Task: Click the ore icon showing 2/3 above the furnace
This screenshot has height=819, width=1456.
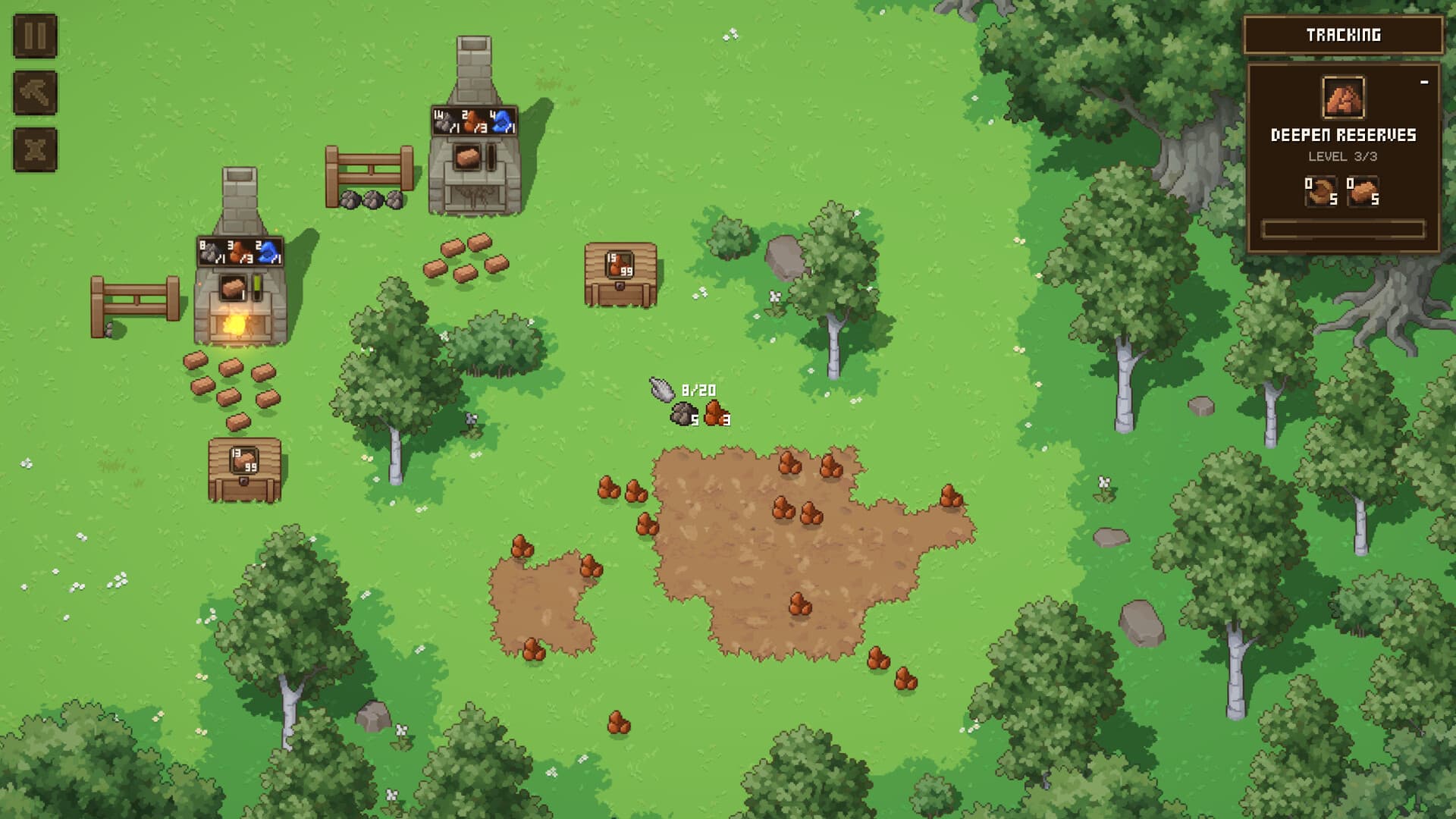Action: 474,120
